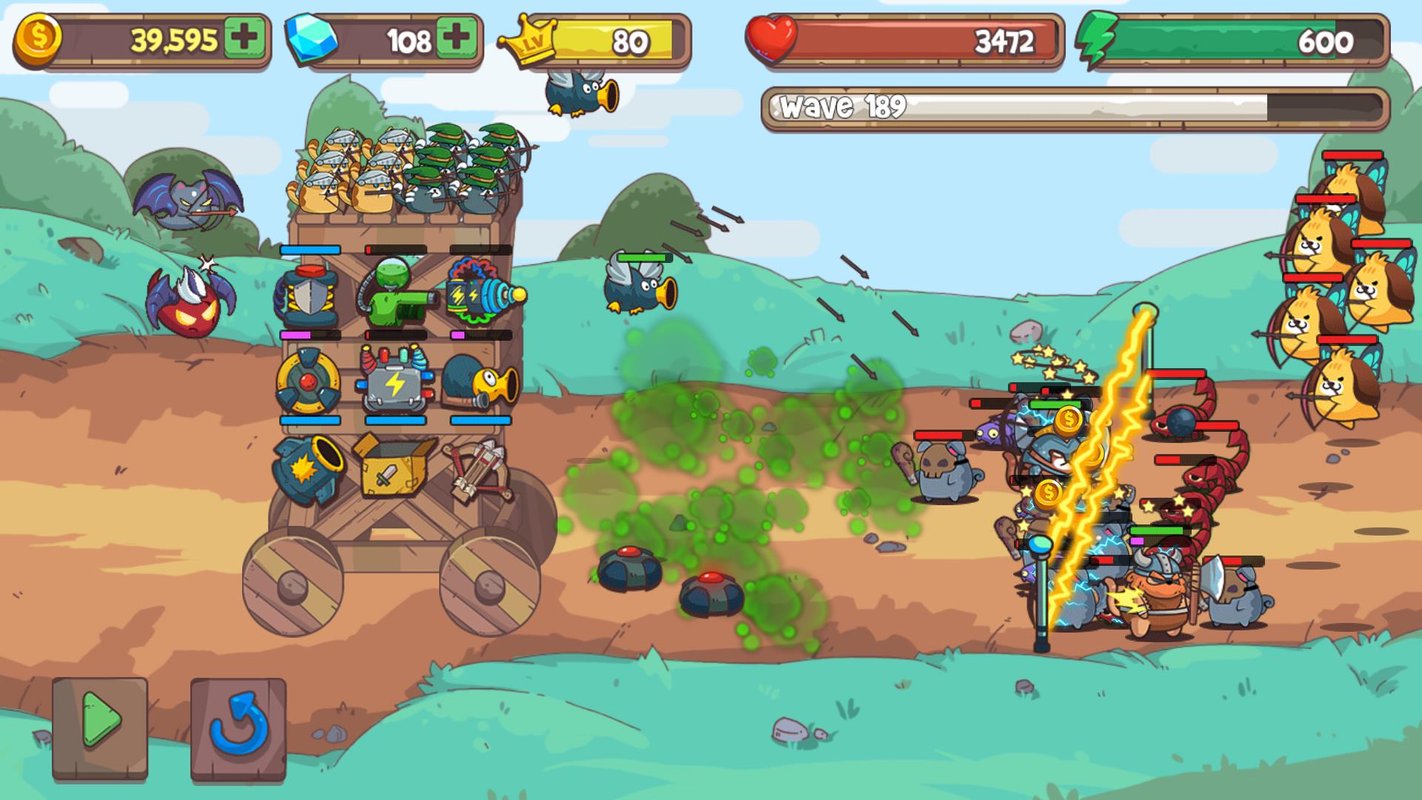Select the blue star cannon slot

[309, 468]
